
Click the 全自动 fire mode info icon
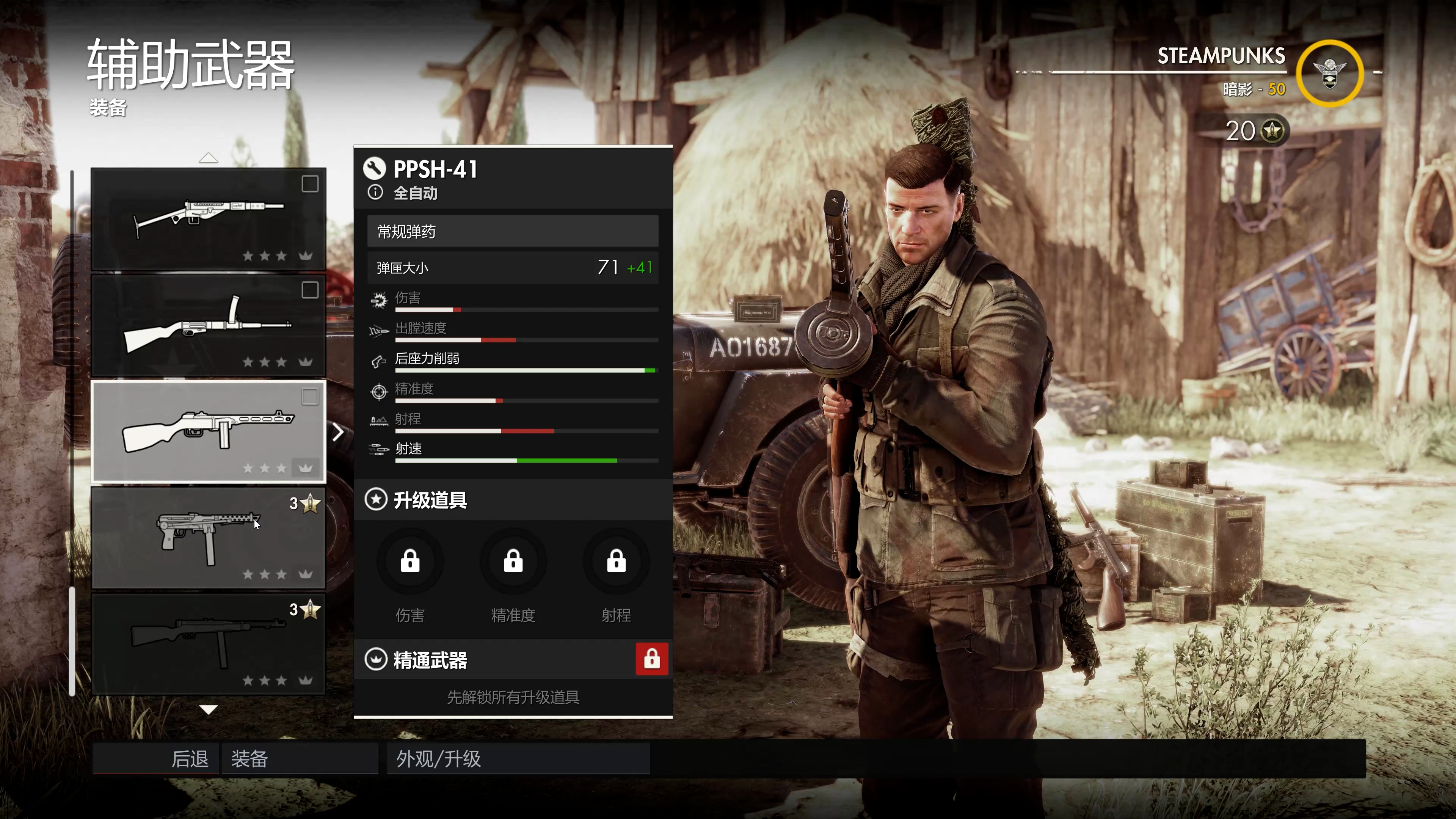click(375, 193)
